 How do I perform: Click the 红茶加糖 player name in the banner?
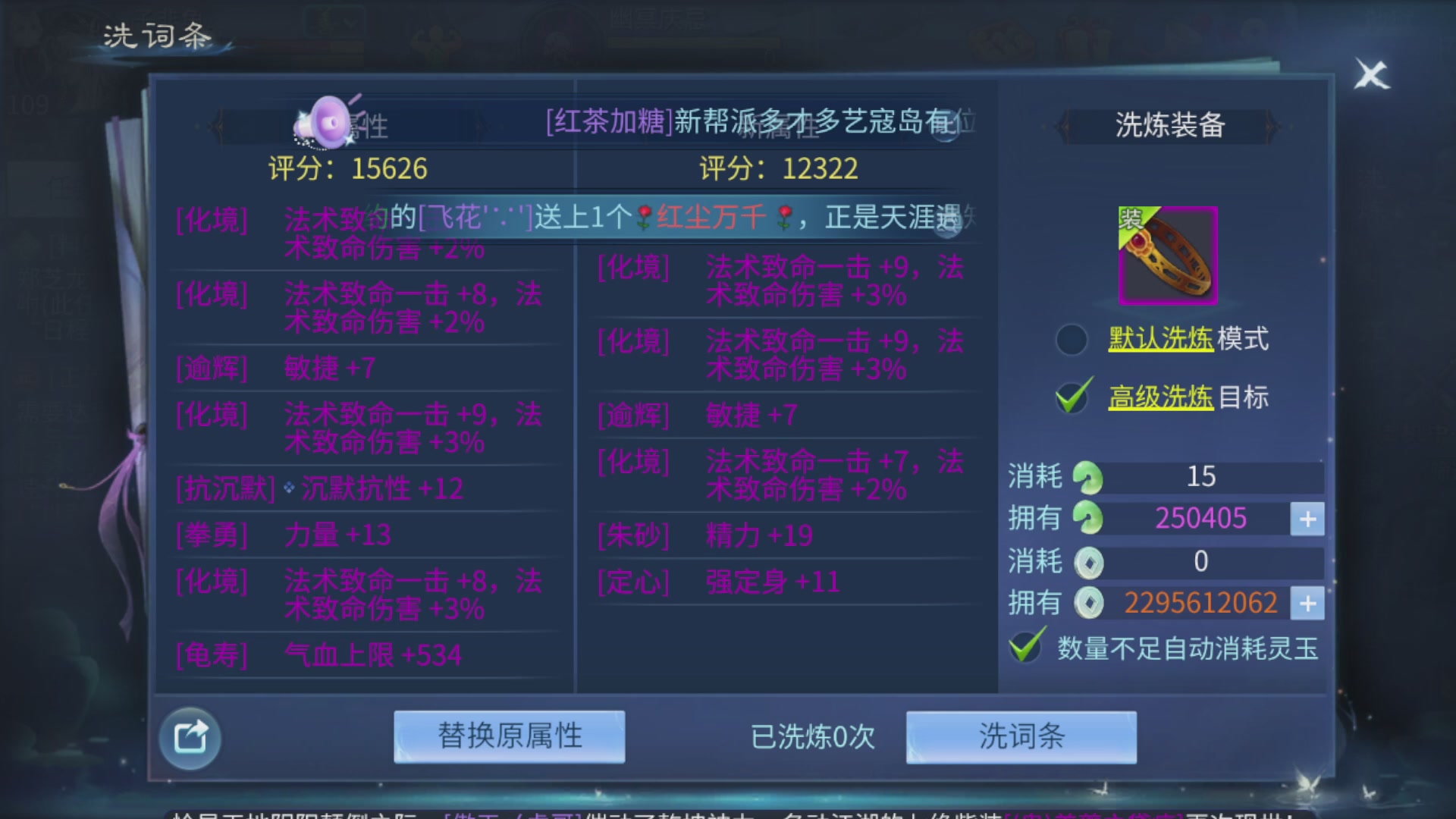(607, 121)
